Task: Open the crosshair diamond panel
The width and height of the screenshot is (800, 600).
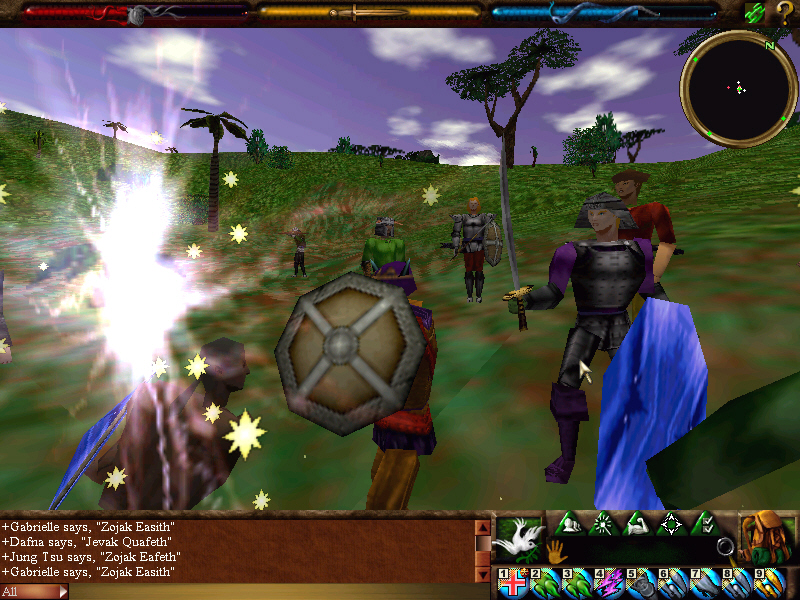Action: point(671,523)
